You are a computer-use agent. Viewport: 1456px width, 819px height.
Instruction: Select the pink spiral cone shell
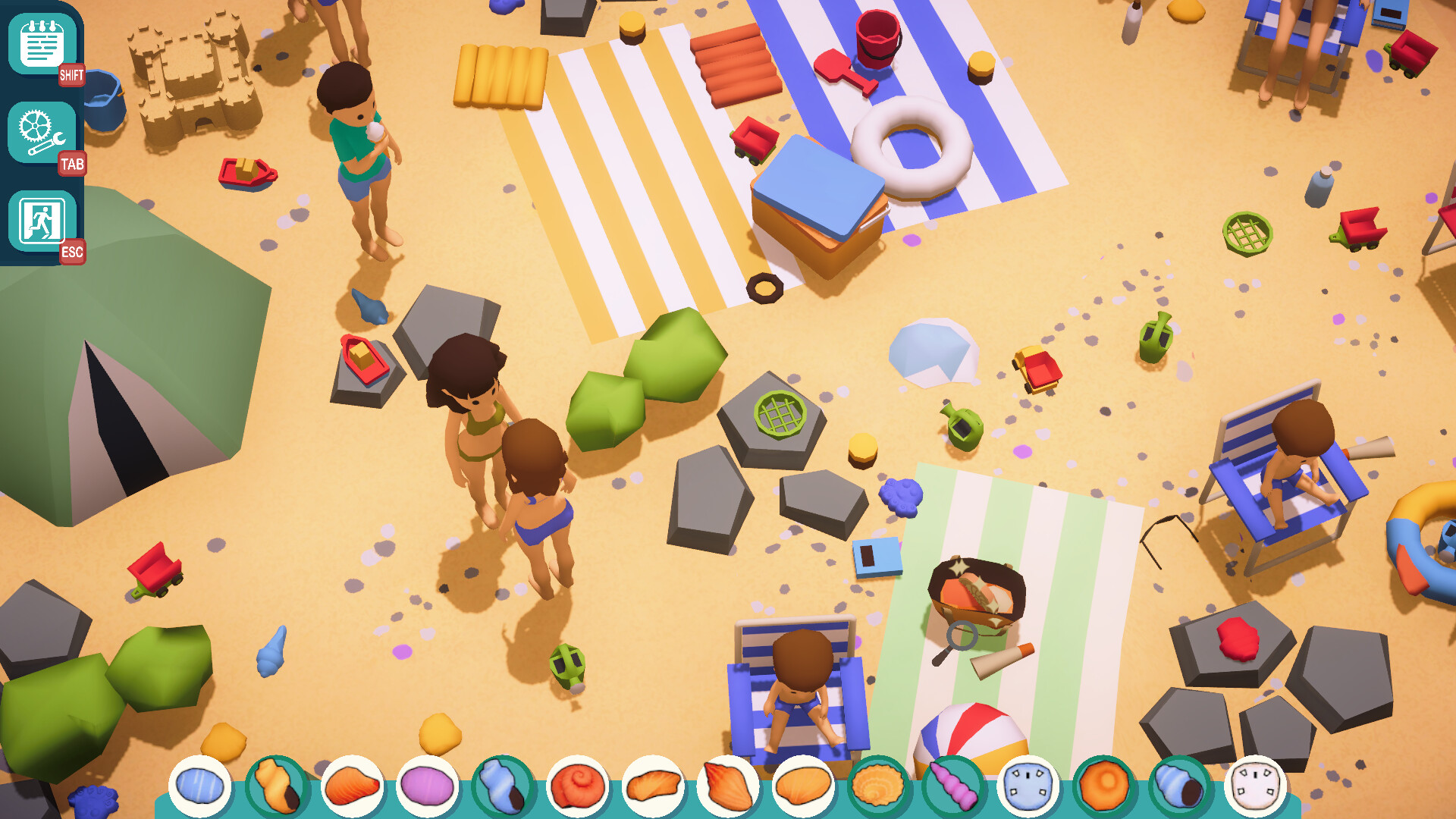[953, 786]
